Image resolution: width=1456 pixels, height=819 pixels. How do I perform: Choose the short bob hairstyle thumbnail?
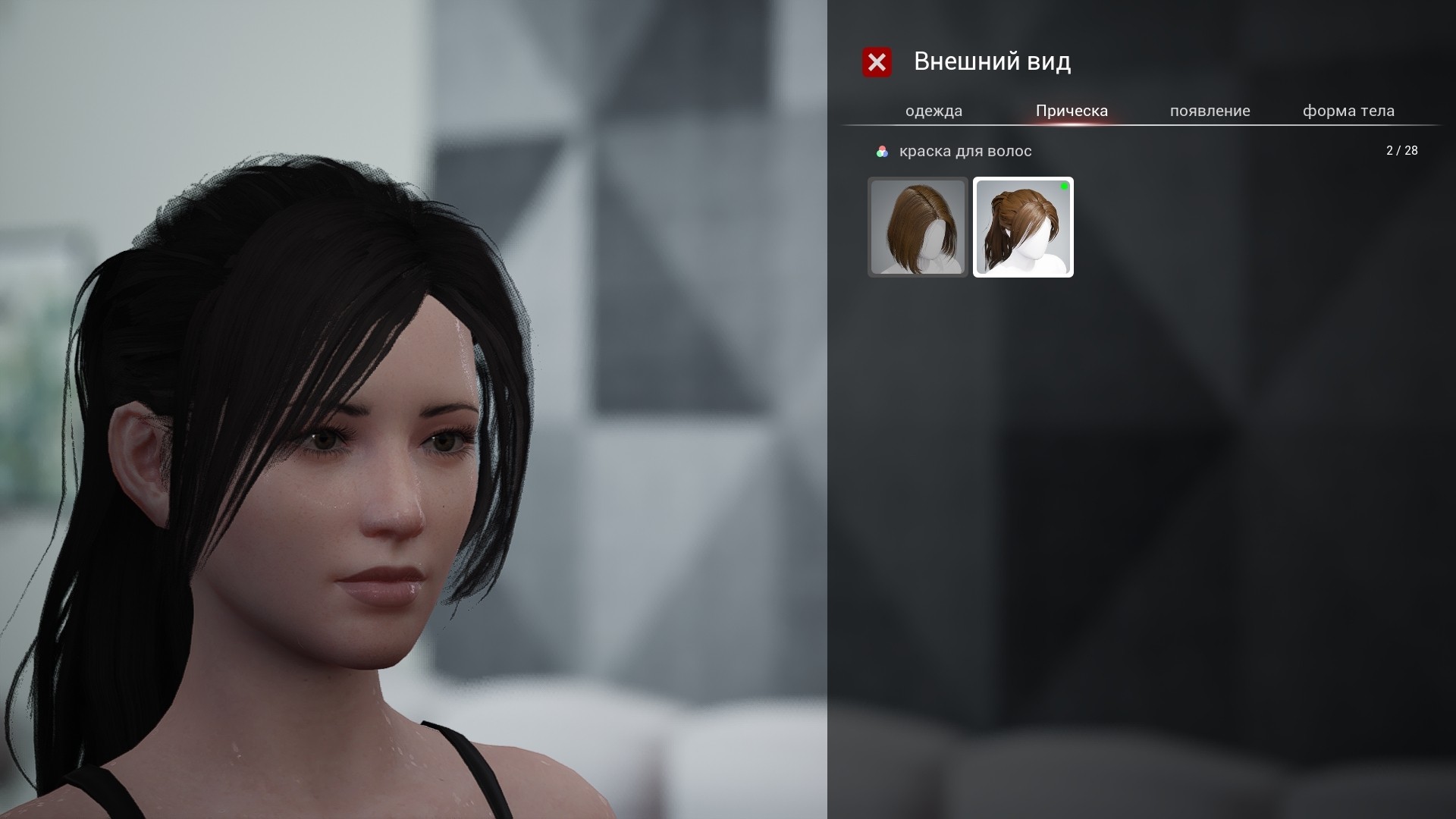(918, 227)
